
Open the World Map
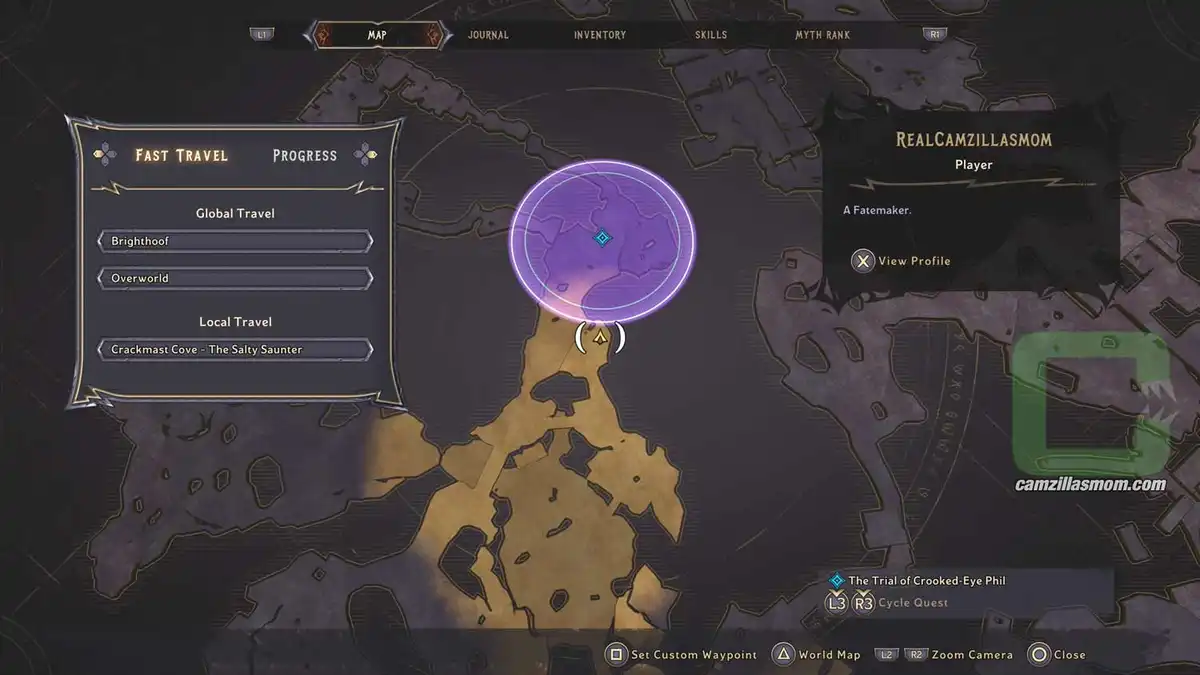818,655
